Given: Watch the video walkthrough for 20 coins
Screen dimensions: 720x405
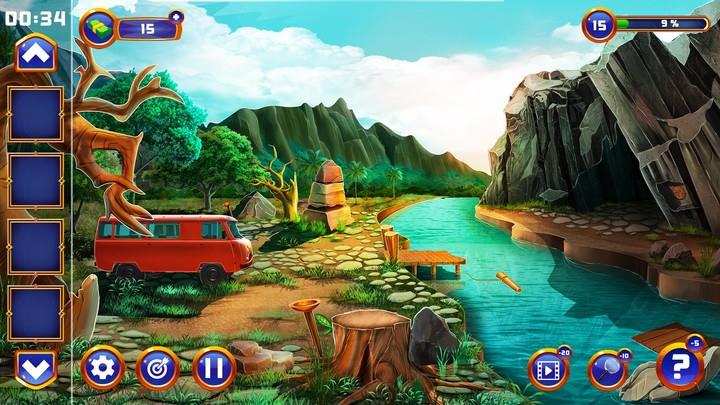Looking at the screenshot, I should (547, 369).
